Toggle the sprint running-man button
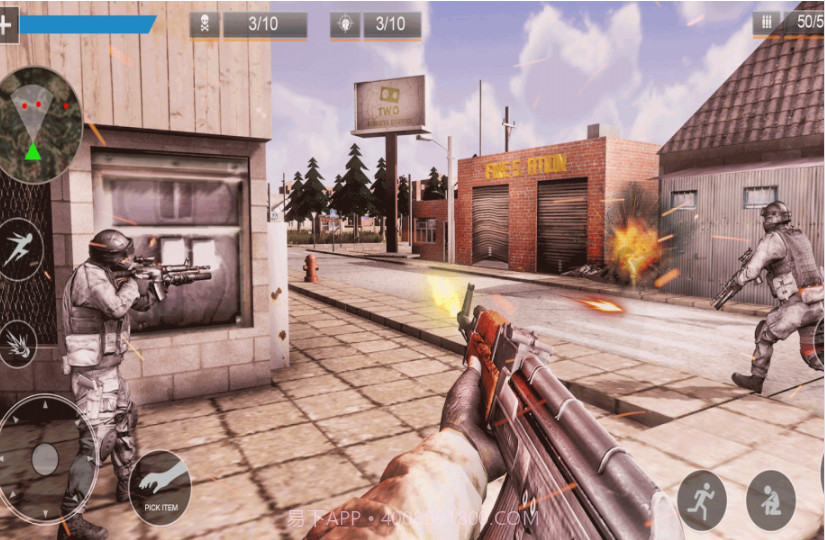 (x=701, y=497)
